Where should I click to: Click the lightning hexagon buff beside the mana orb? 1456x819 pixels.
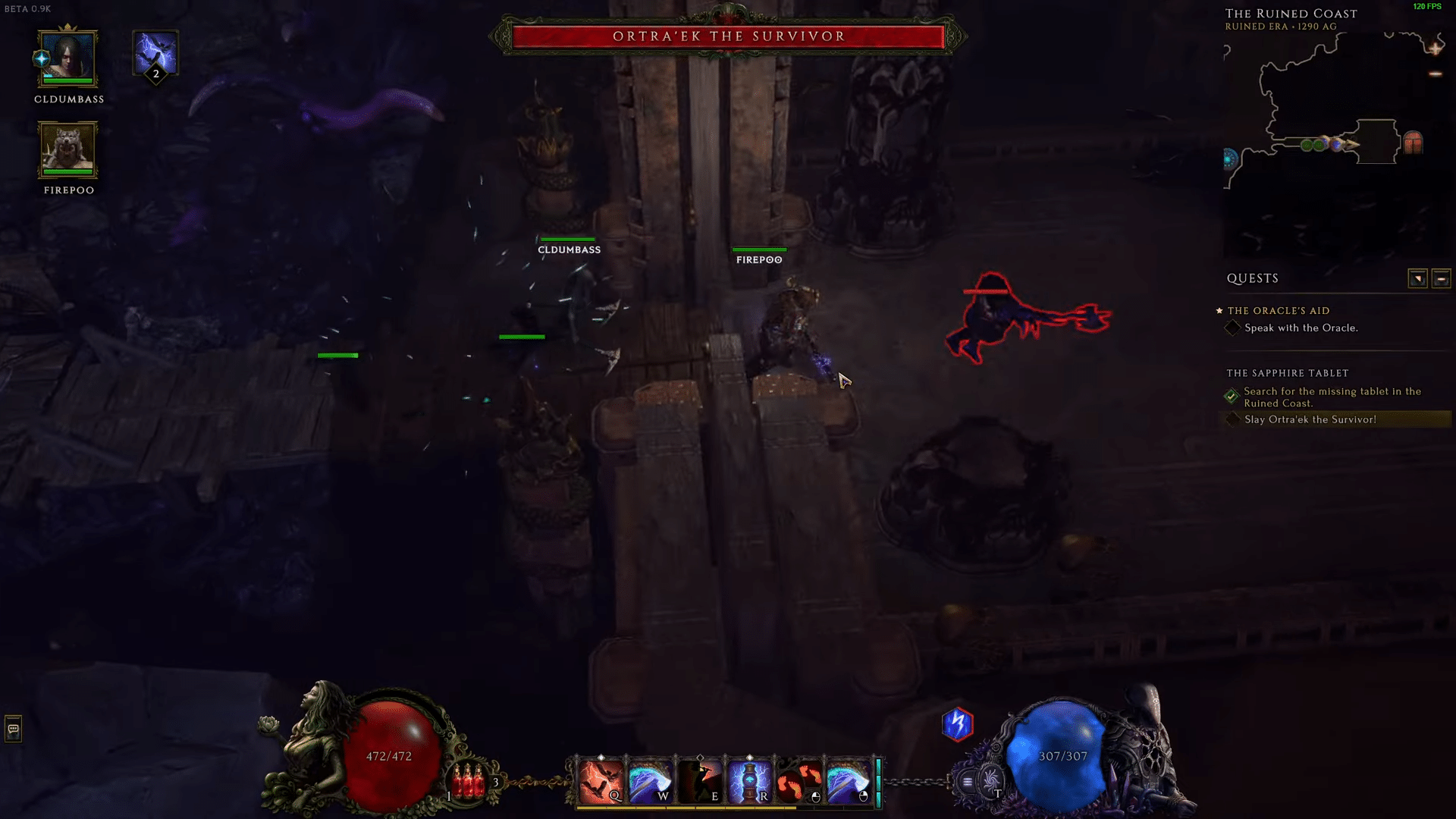(x=956, y=724)
